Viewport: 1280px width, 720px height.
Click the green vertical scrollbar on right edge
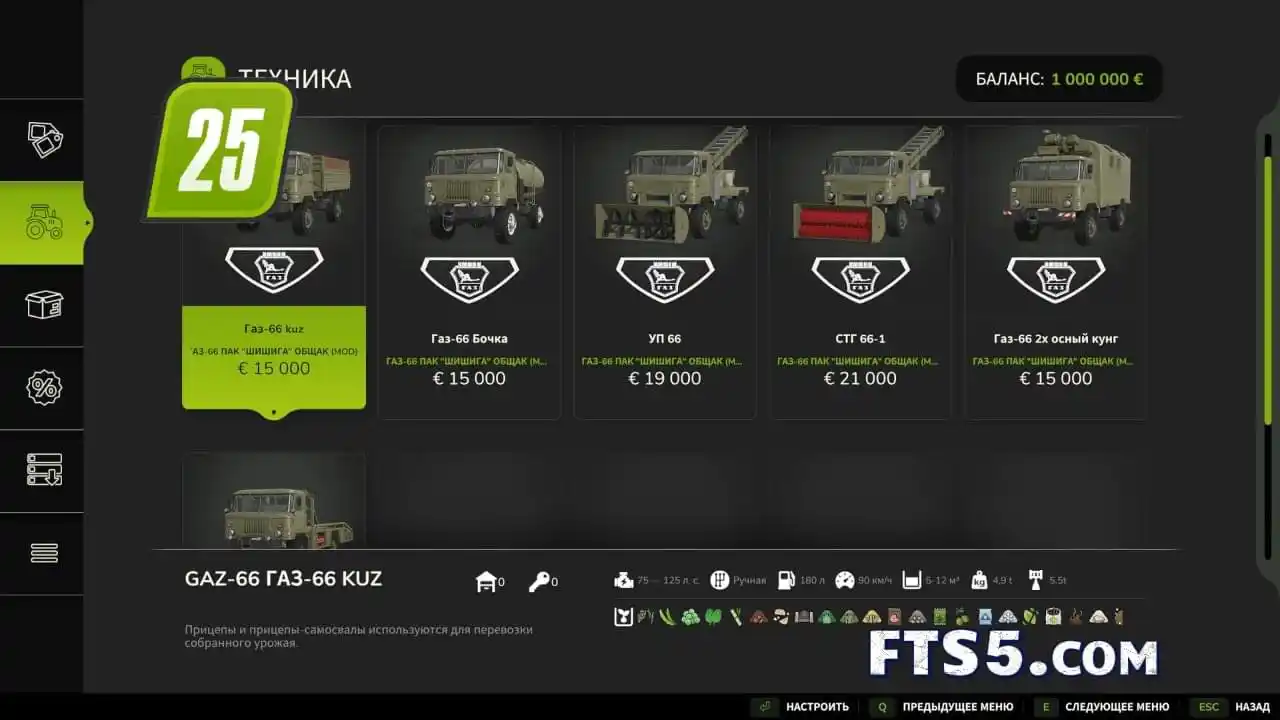1268,290
